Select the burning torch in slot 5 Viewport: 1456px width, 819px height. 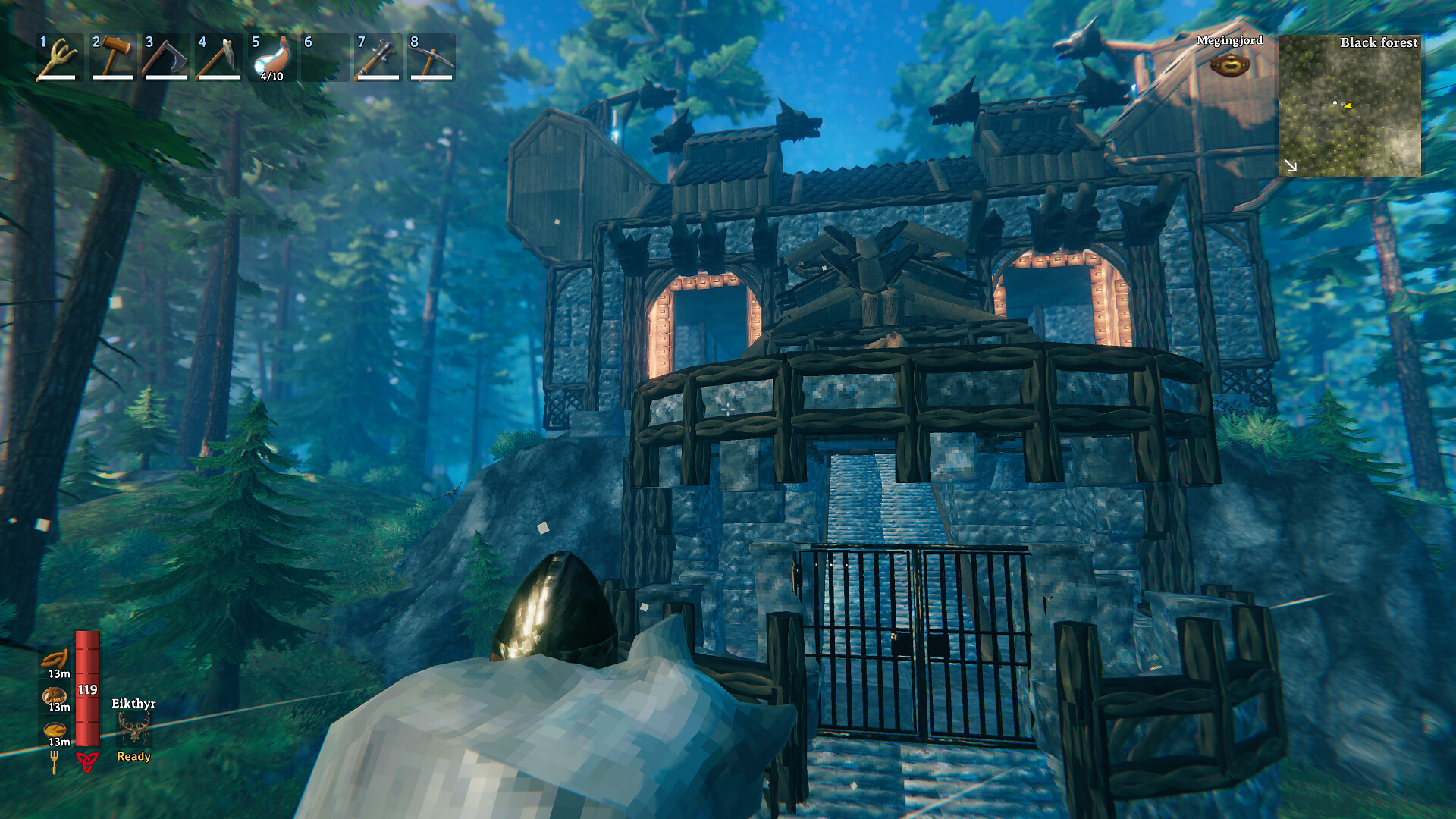coord(271,59)
